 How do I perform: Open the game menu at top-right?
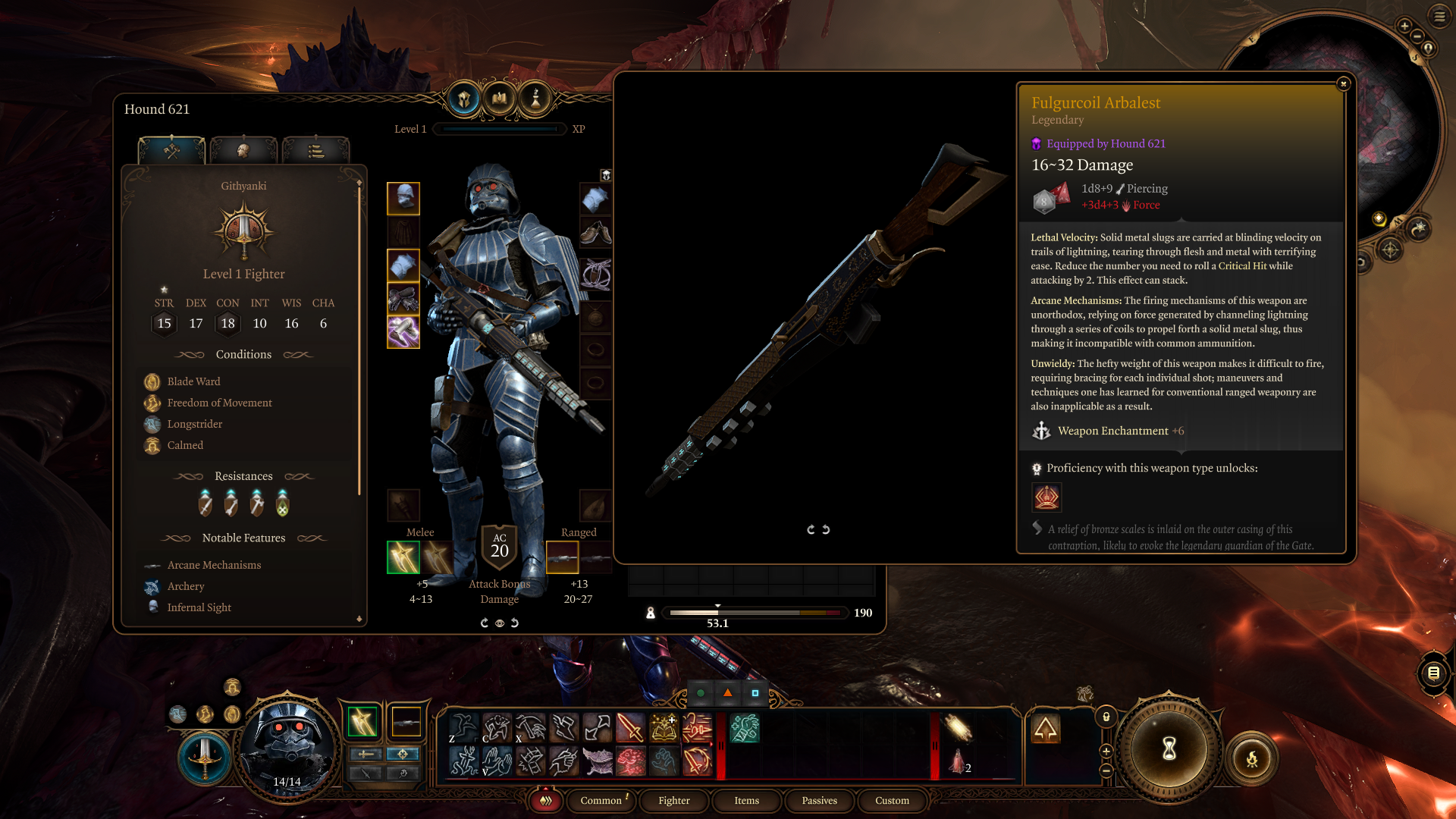[1439, 16]
